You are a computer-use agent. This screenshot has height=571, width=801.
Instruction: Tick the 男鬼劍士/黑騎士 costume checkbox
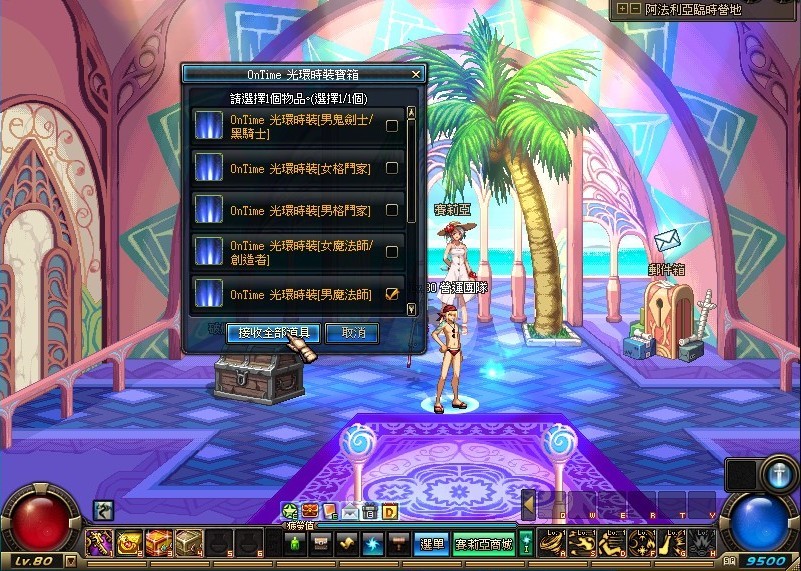tap(392, 126)
